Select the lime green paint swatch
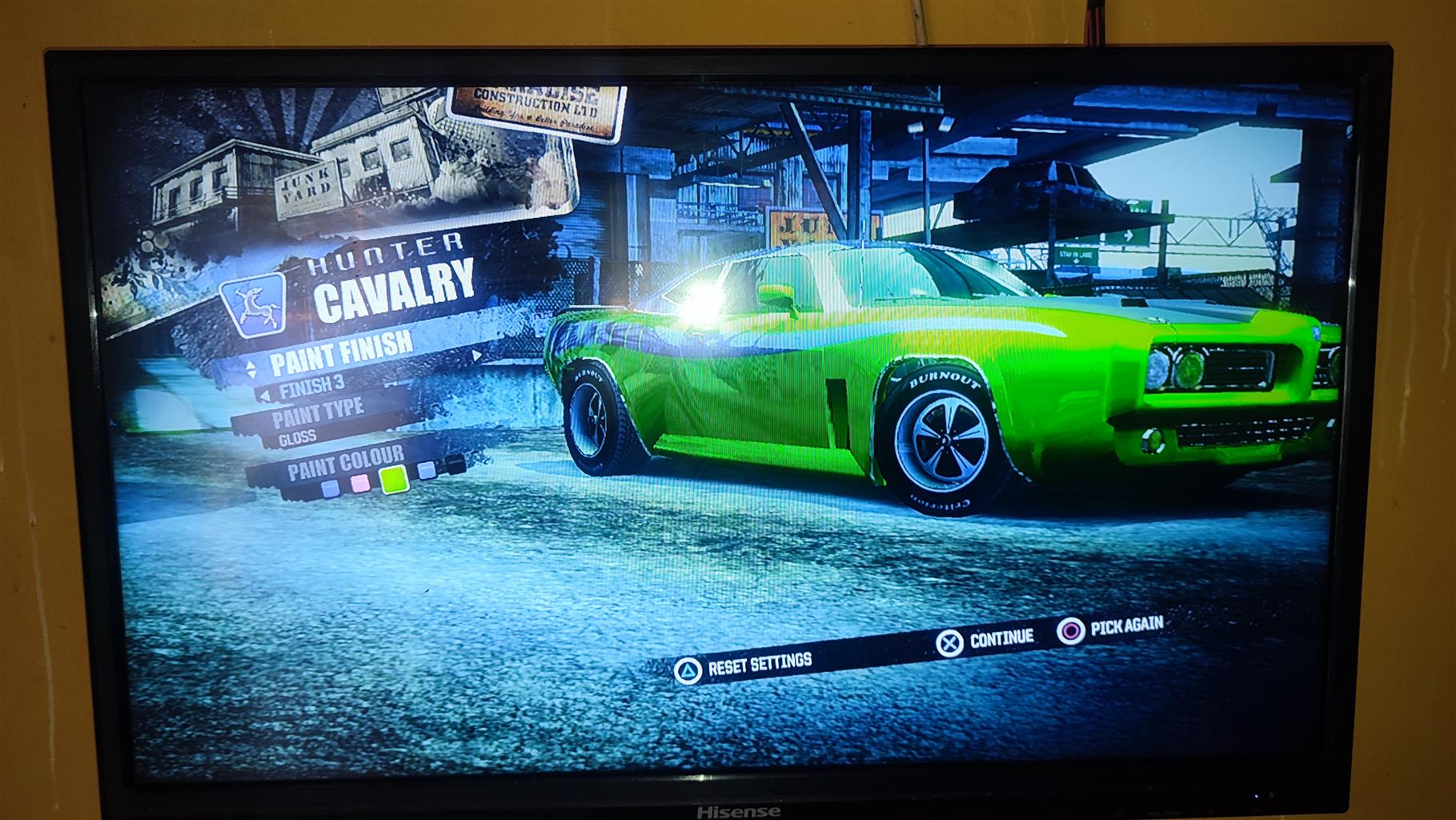1456x820 pixels. (x=393, y=479)
